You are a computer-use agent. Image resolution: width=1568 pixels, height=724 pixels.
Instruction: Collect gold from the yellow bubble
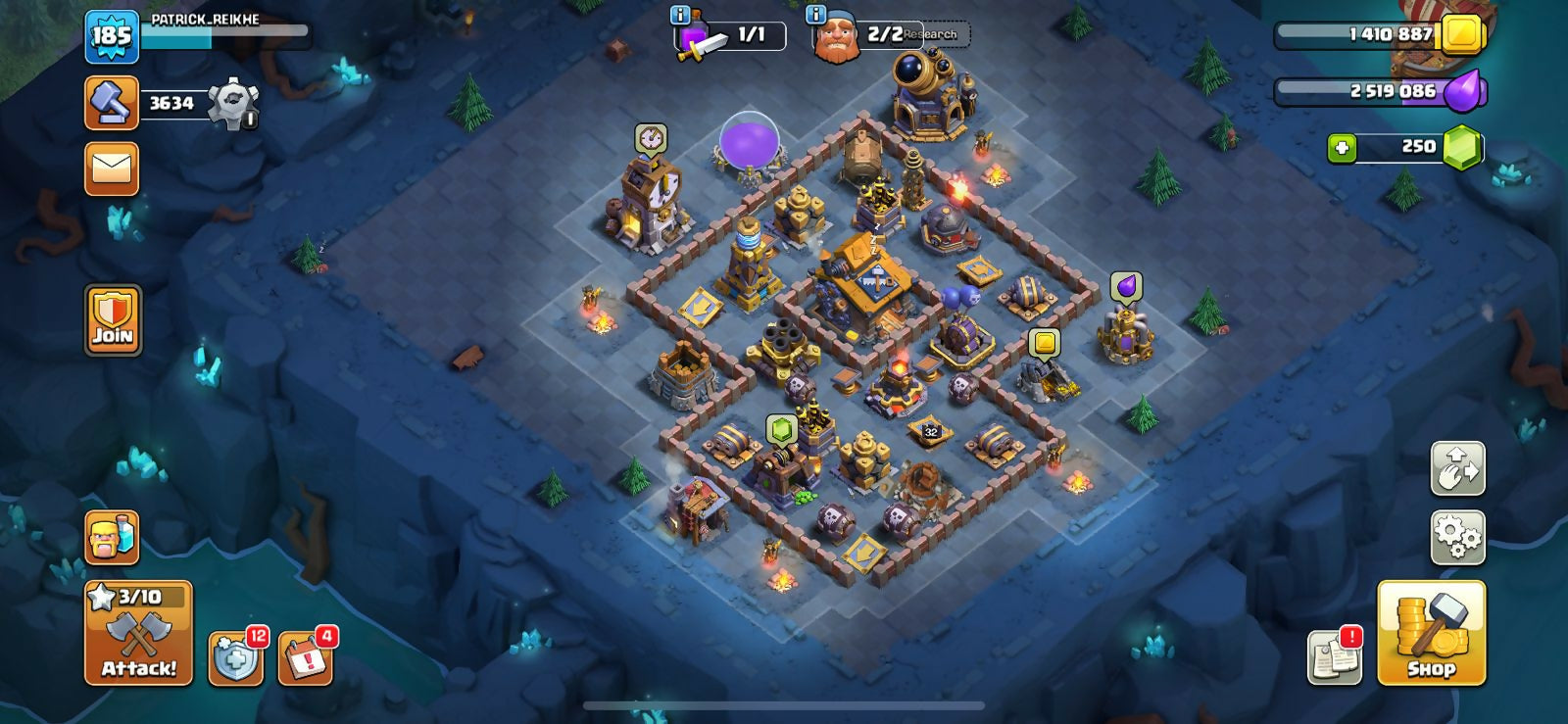click(1045, 343)
